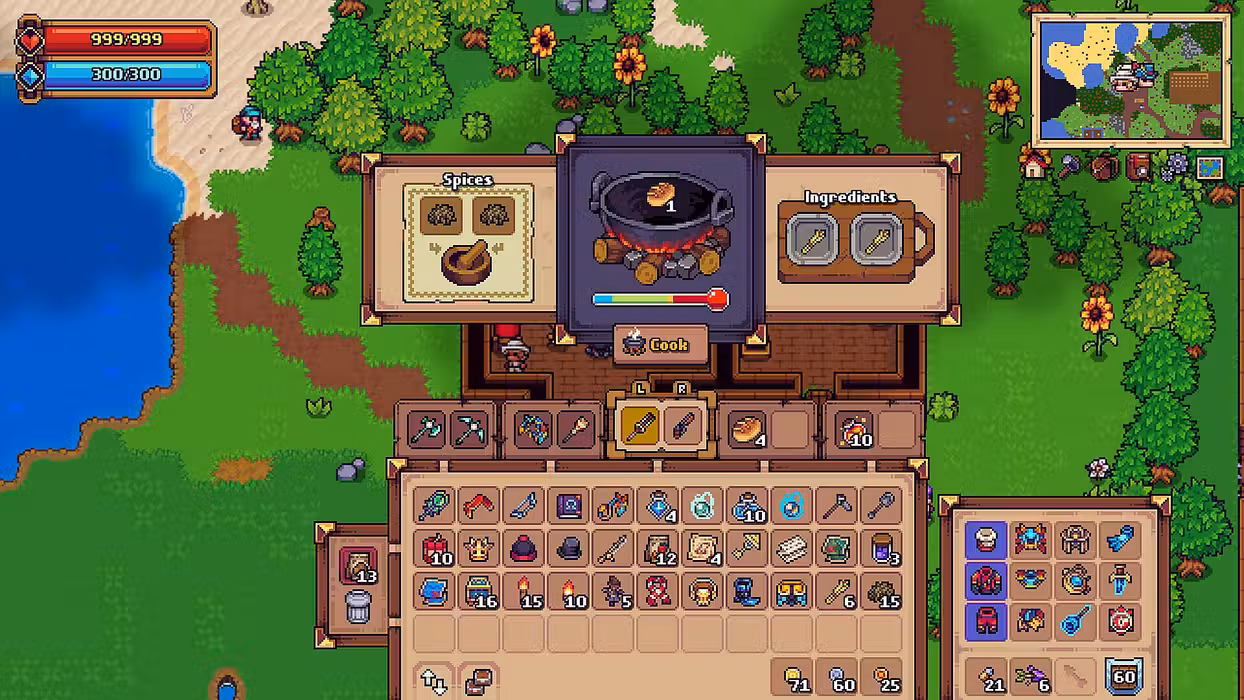Select the axe hotbar slot
Image resolution: width=1244 pixels, height=700 pixels.
pyautogui.click(x=426, y=428)
